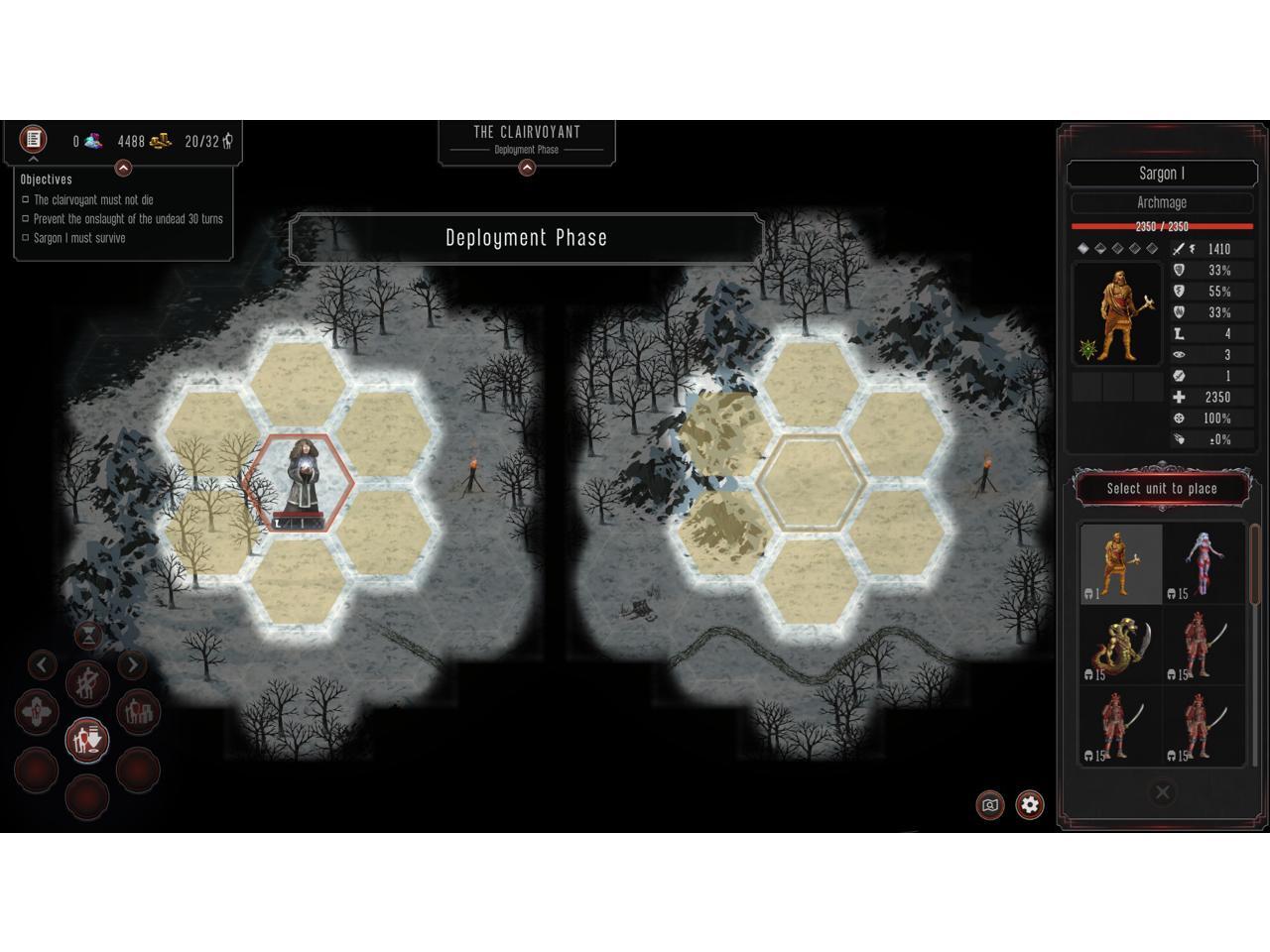Go to next unit with right arrow

[x=132, y=664]
